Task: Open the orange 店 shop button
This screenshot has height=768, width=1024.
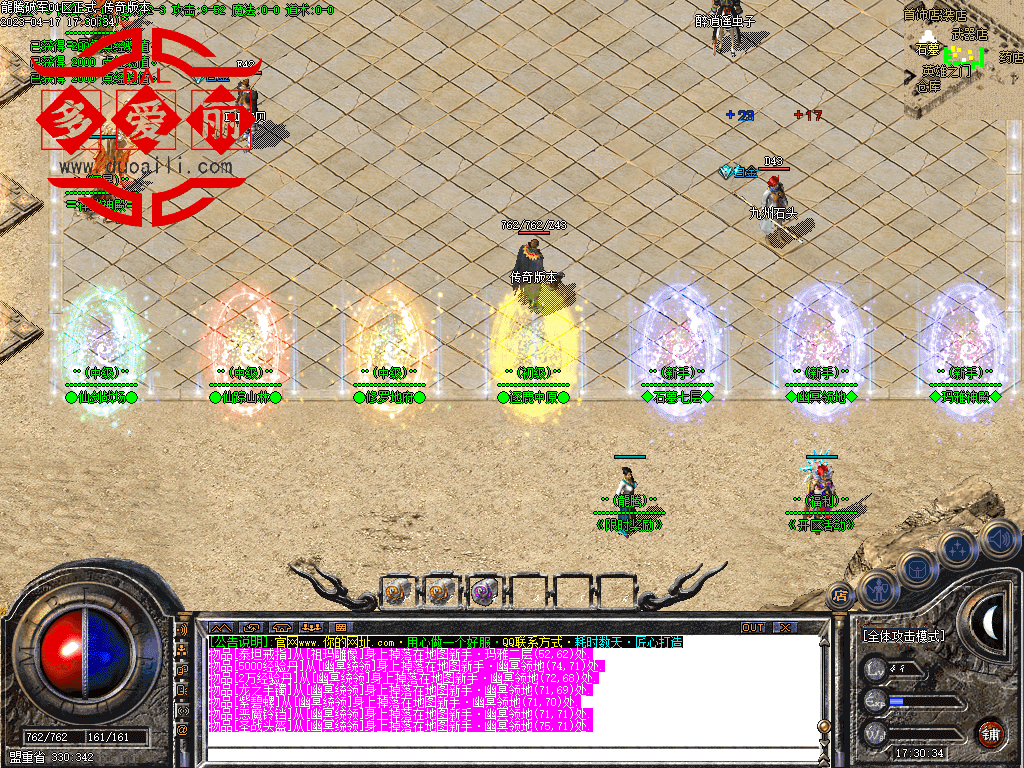Action: [x=840, y=596]
